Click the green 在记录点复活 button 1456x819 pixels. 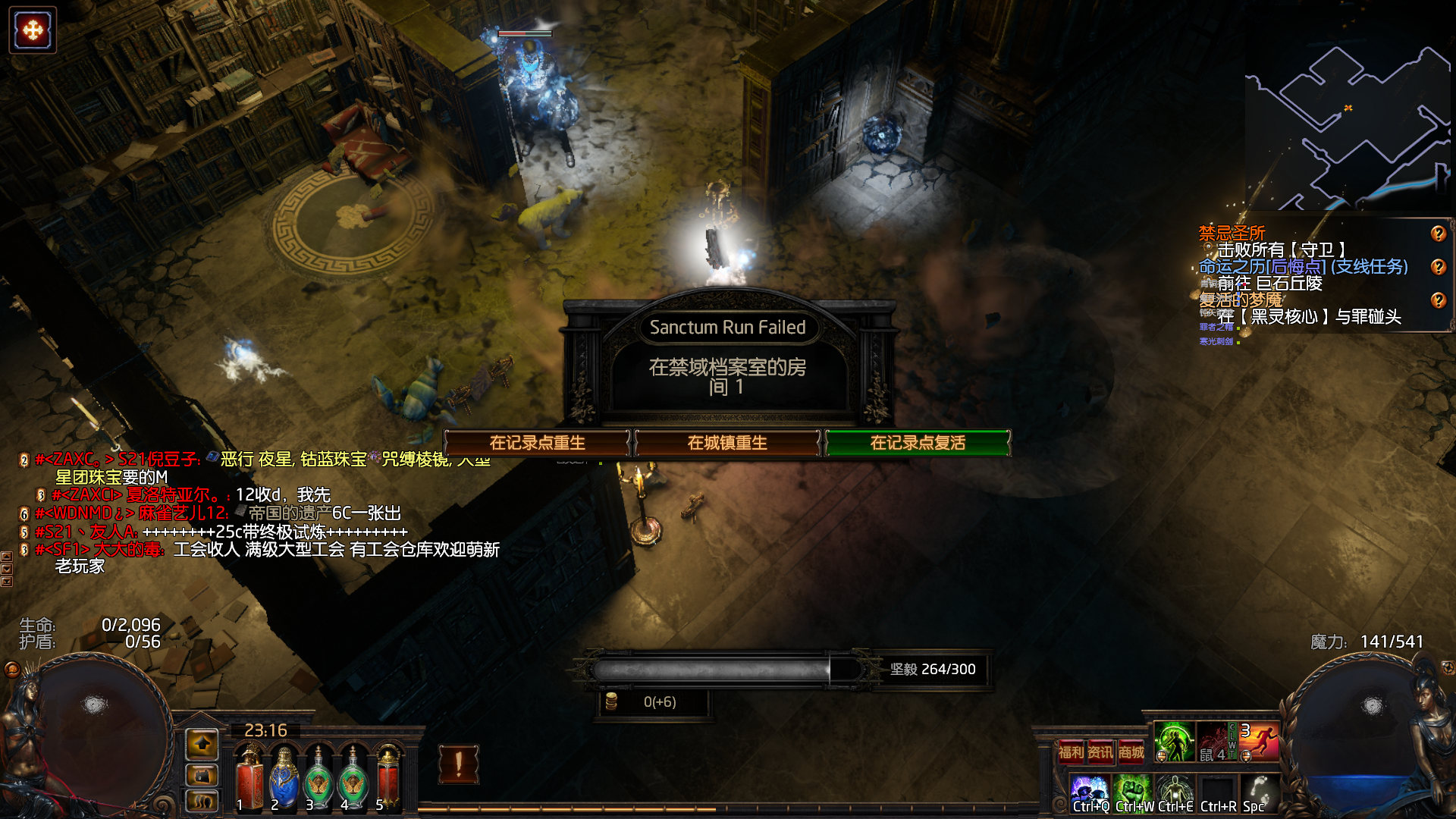[x=918, y=443]
